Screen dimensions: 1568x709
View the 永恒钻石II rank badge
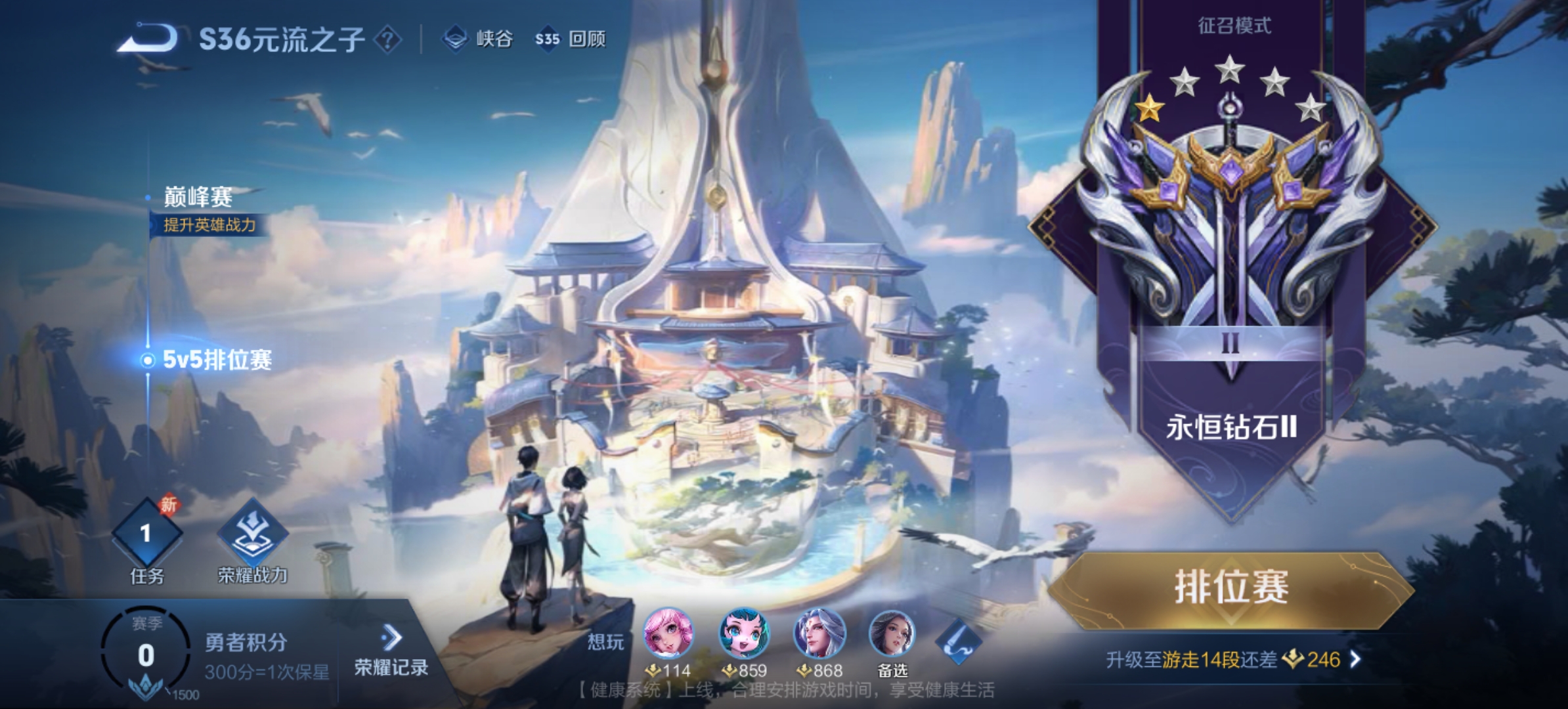(1230, 230)
